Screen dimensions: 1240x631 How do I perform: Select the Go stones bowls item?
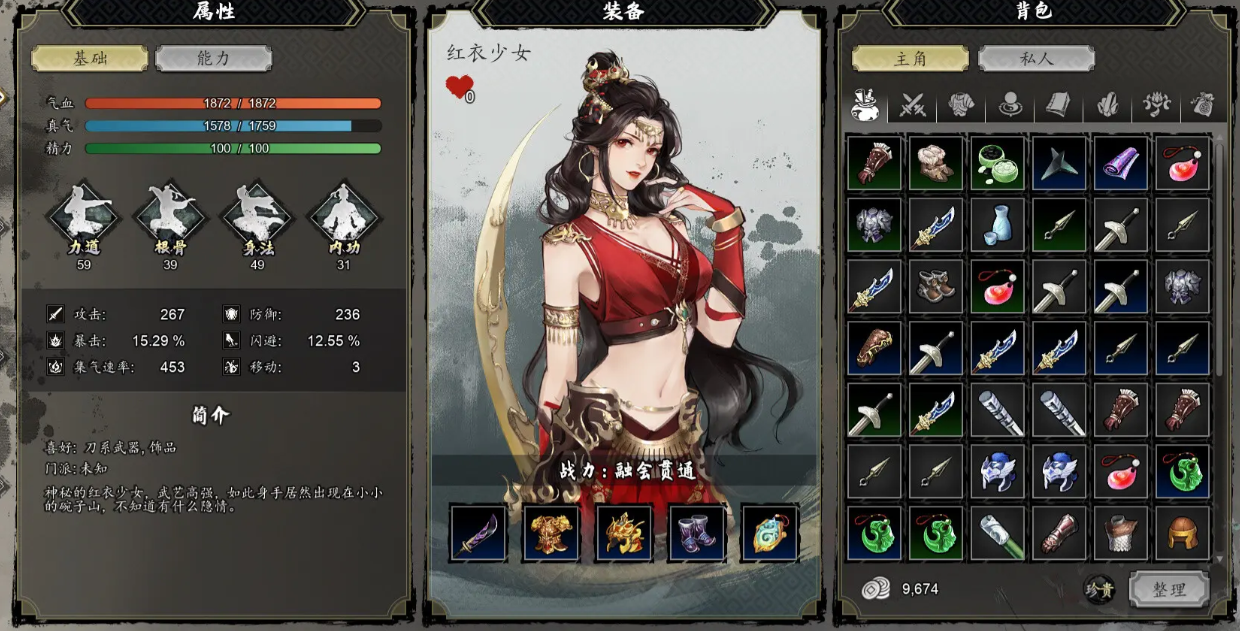[x=997, y=163]
